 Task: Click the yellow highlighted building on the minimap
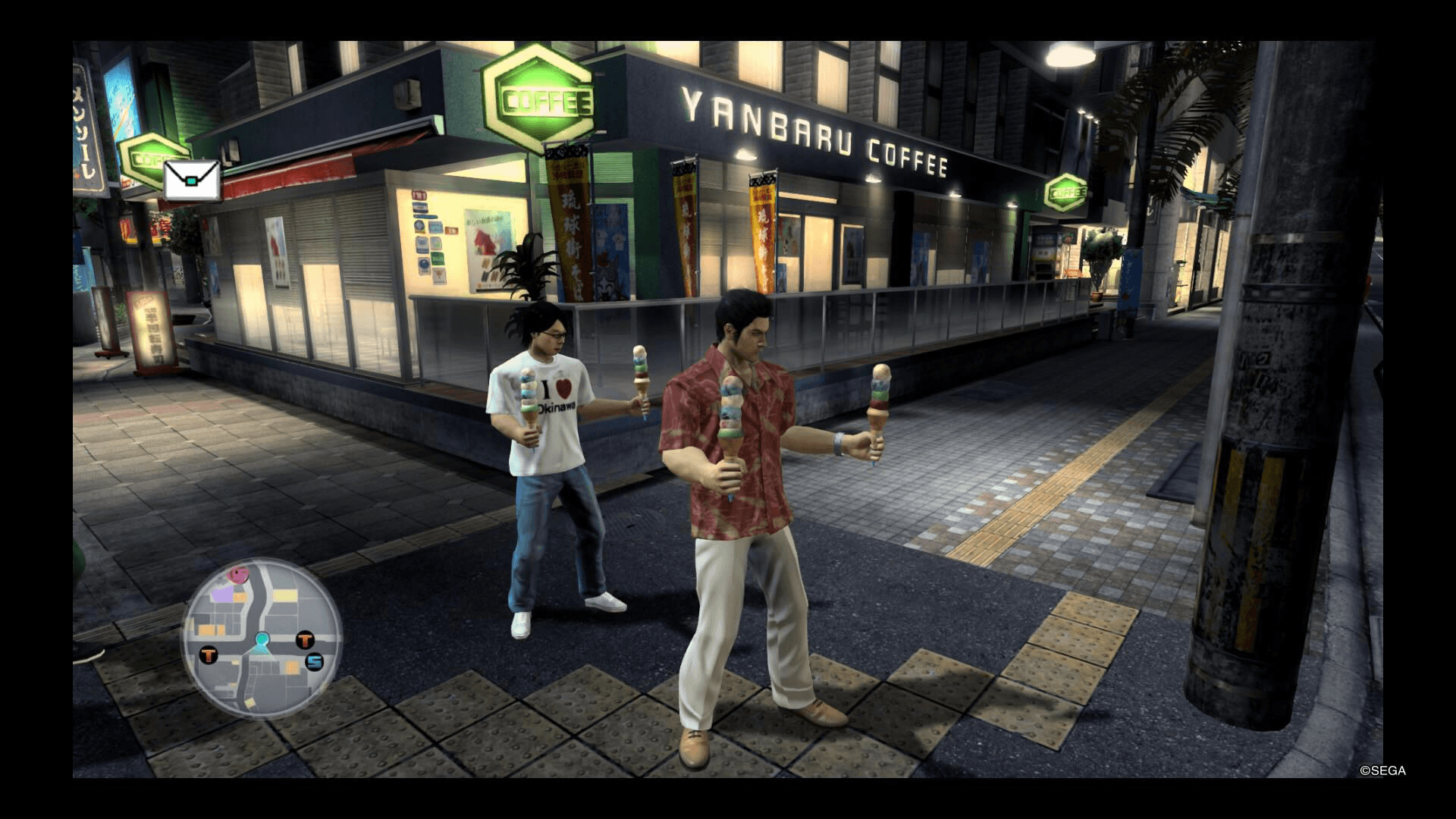click(x=285, y=595)
